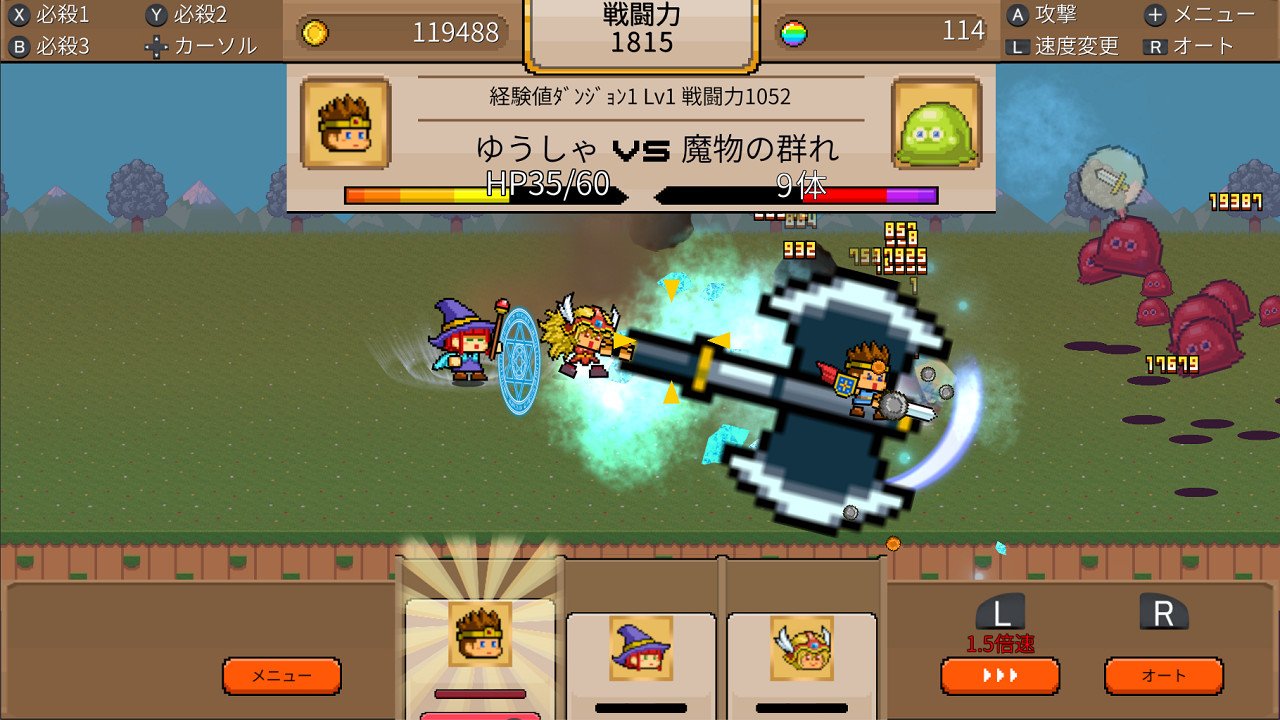Toggle auto battle with the R オート control
This screenshot has width=1280, height=720.
[1163, 676]
